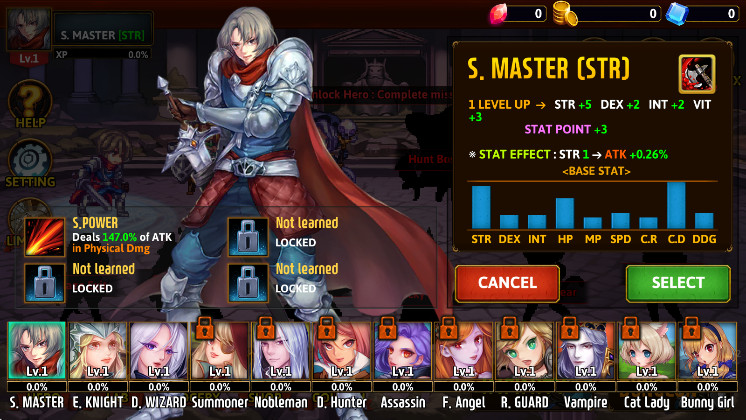This screenshot has height=420, width=746.
Task: Open the Setting gear menu
Action: click(x=30, y=163)
